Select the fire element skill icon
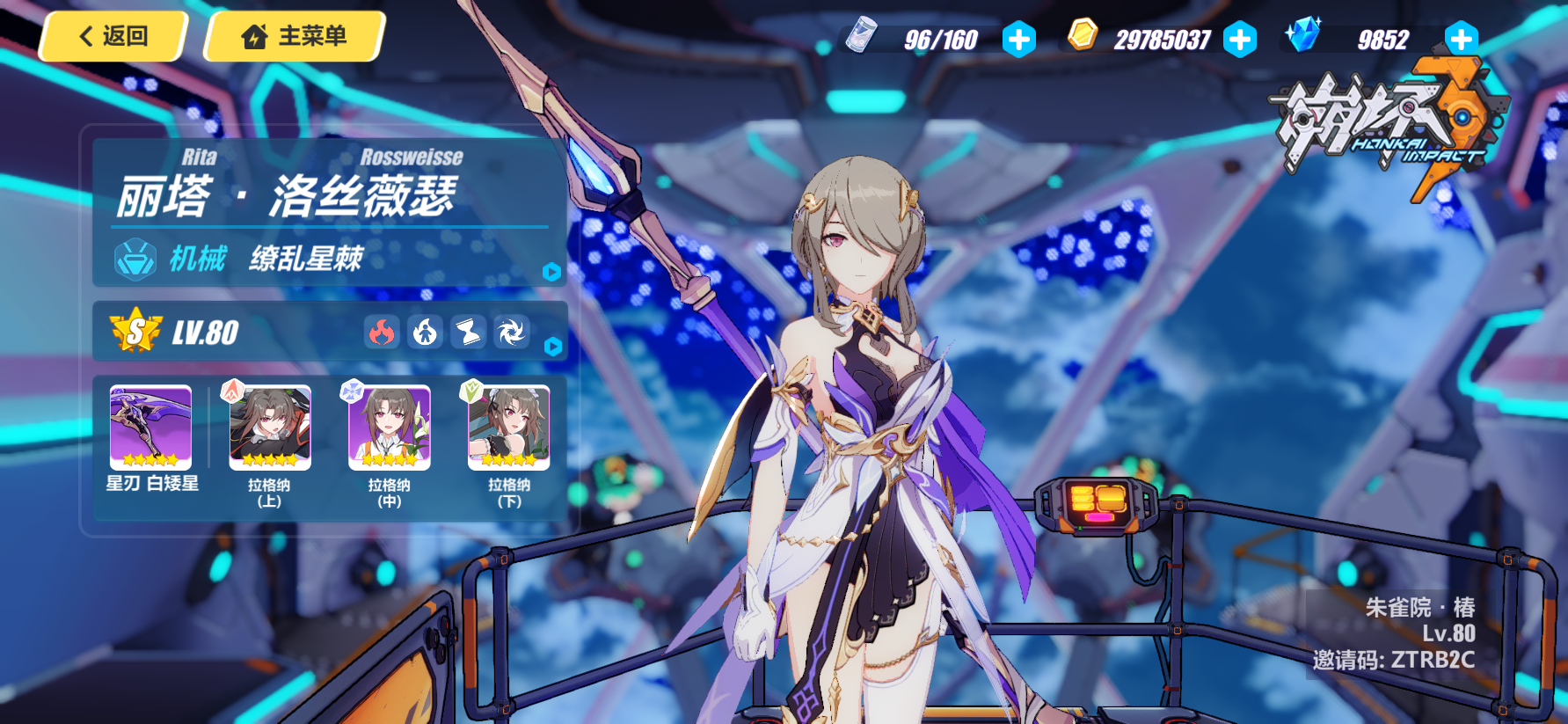The height and width of the screenshot is (724, 1568). pyautogui.click(x=382, y=333)
